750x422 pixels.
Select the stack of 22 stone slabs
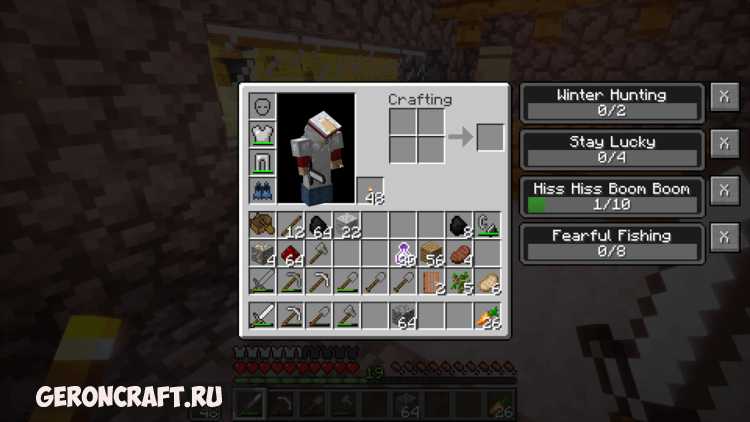347,225
